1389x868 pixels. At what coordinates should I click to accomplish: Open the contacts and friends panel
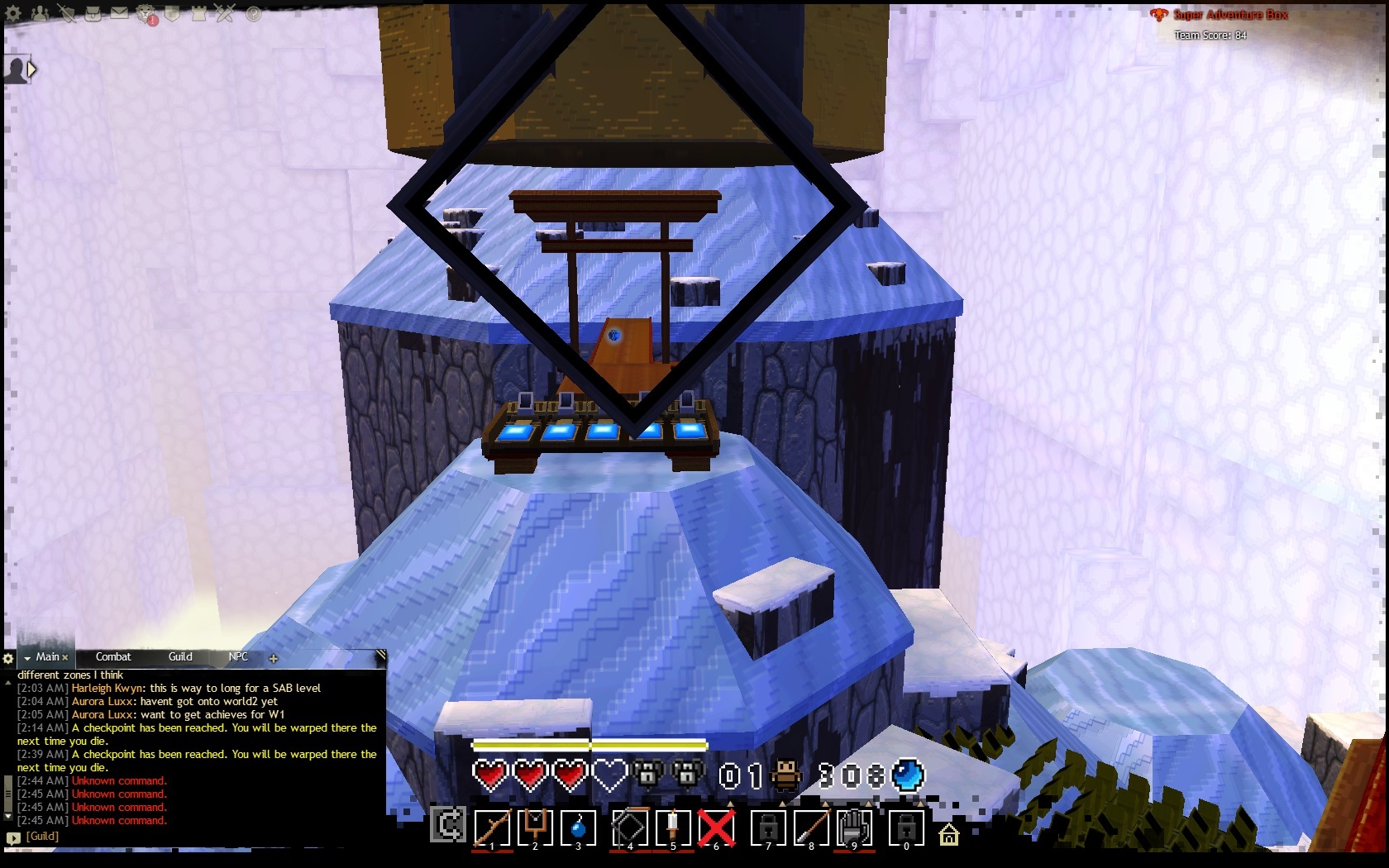[x=40, y=13]
